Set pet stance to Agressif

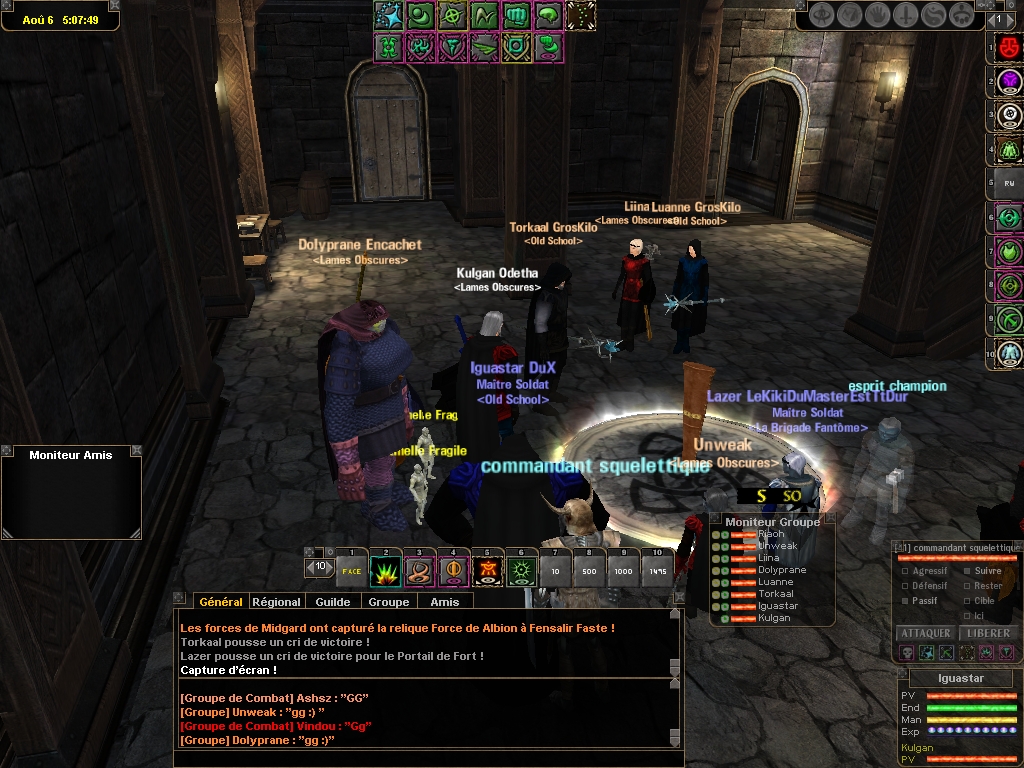click(x=906, y=572)
